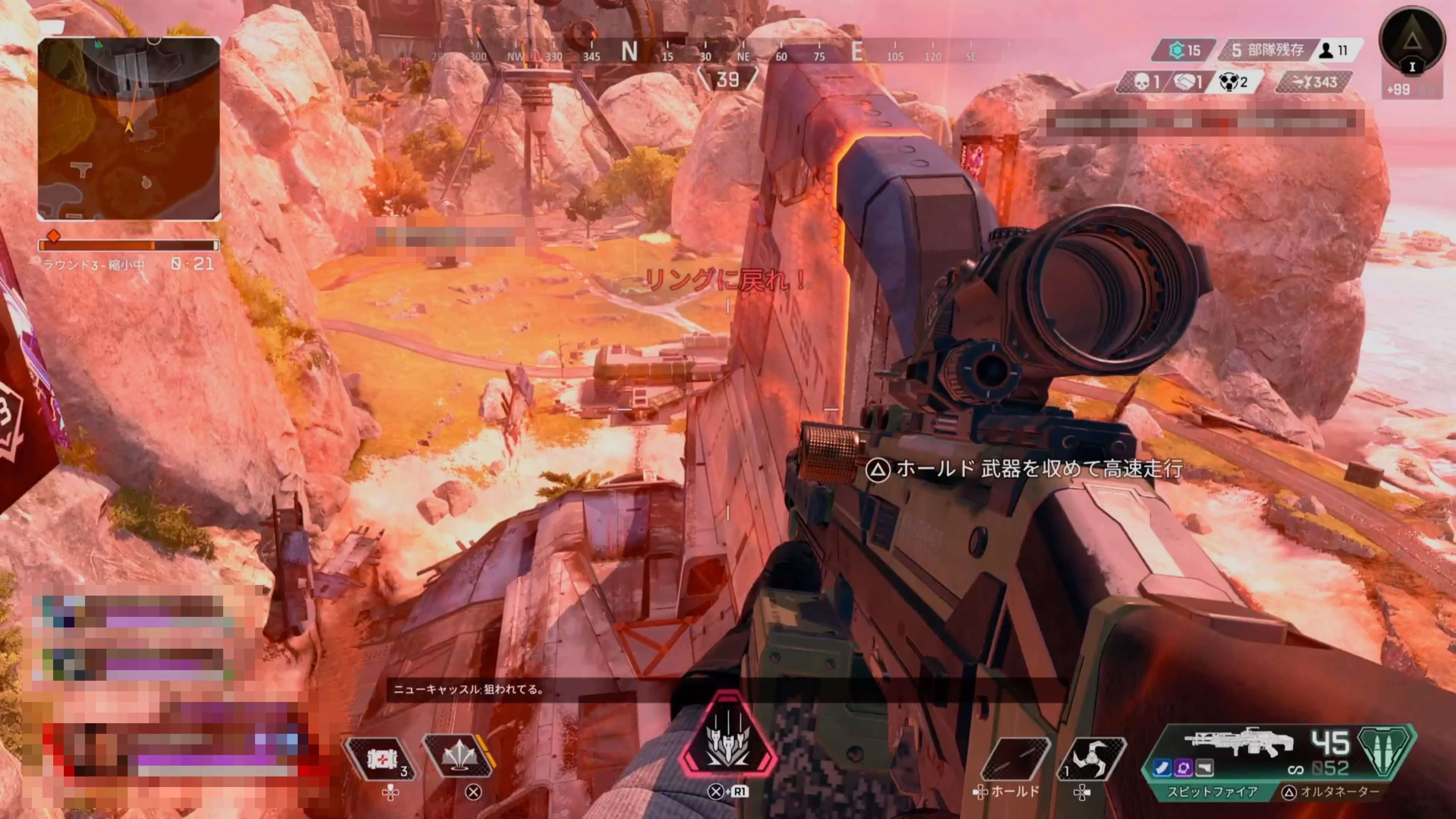Click the grey stock attachment icon

coord(1204,767)
